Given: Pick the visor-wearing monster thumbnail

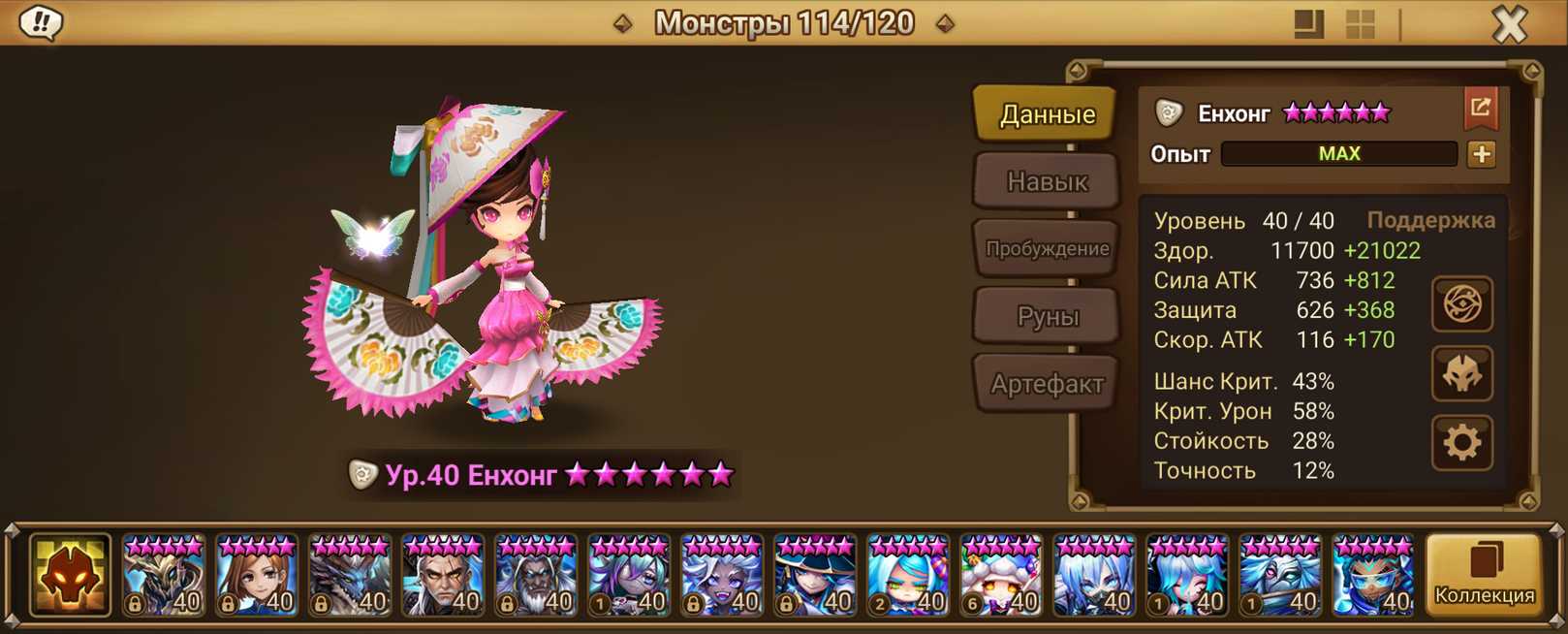Looking at the screenshot, I should pyautogui.click(x=1372, y=576).
